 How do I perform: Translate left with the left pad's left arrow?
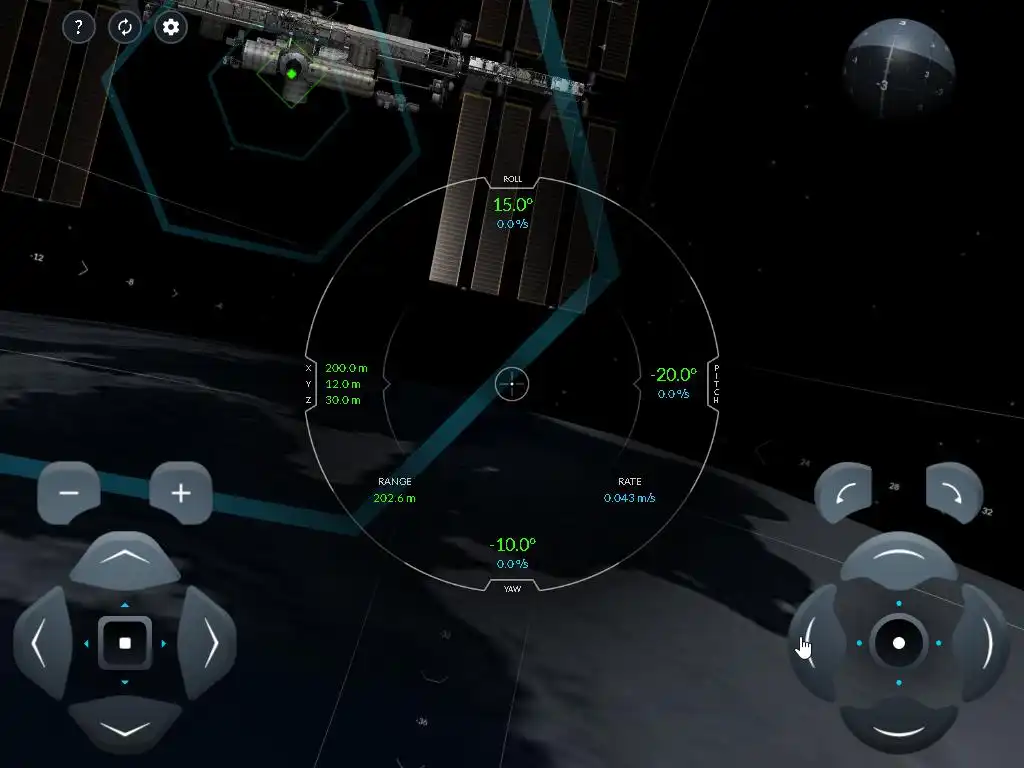41,643
